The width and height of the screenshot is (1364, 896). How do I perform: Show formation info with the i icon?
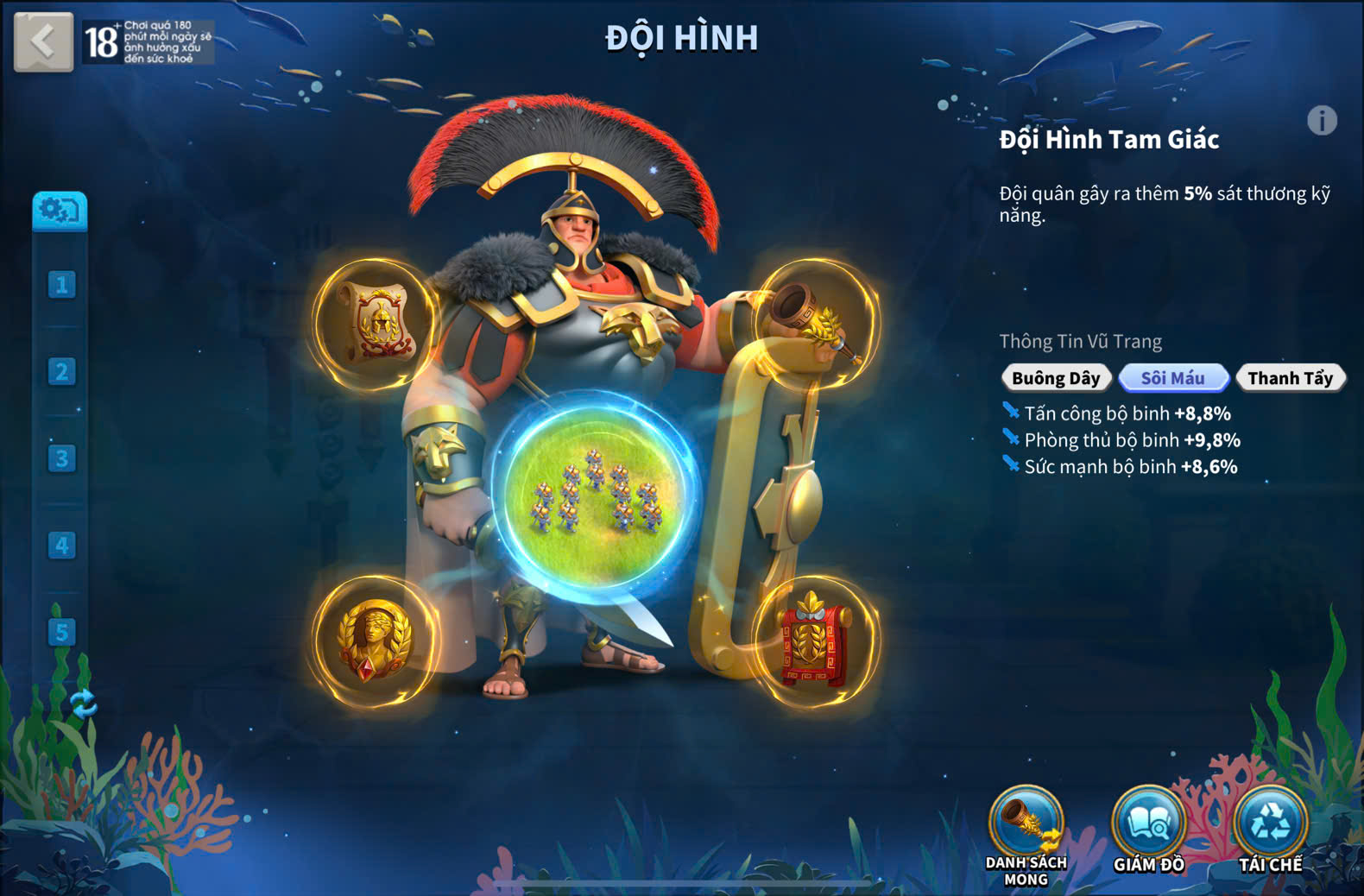(1322, 121)
